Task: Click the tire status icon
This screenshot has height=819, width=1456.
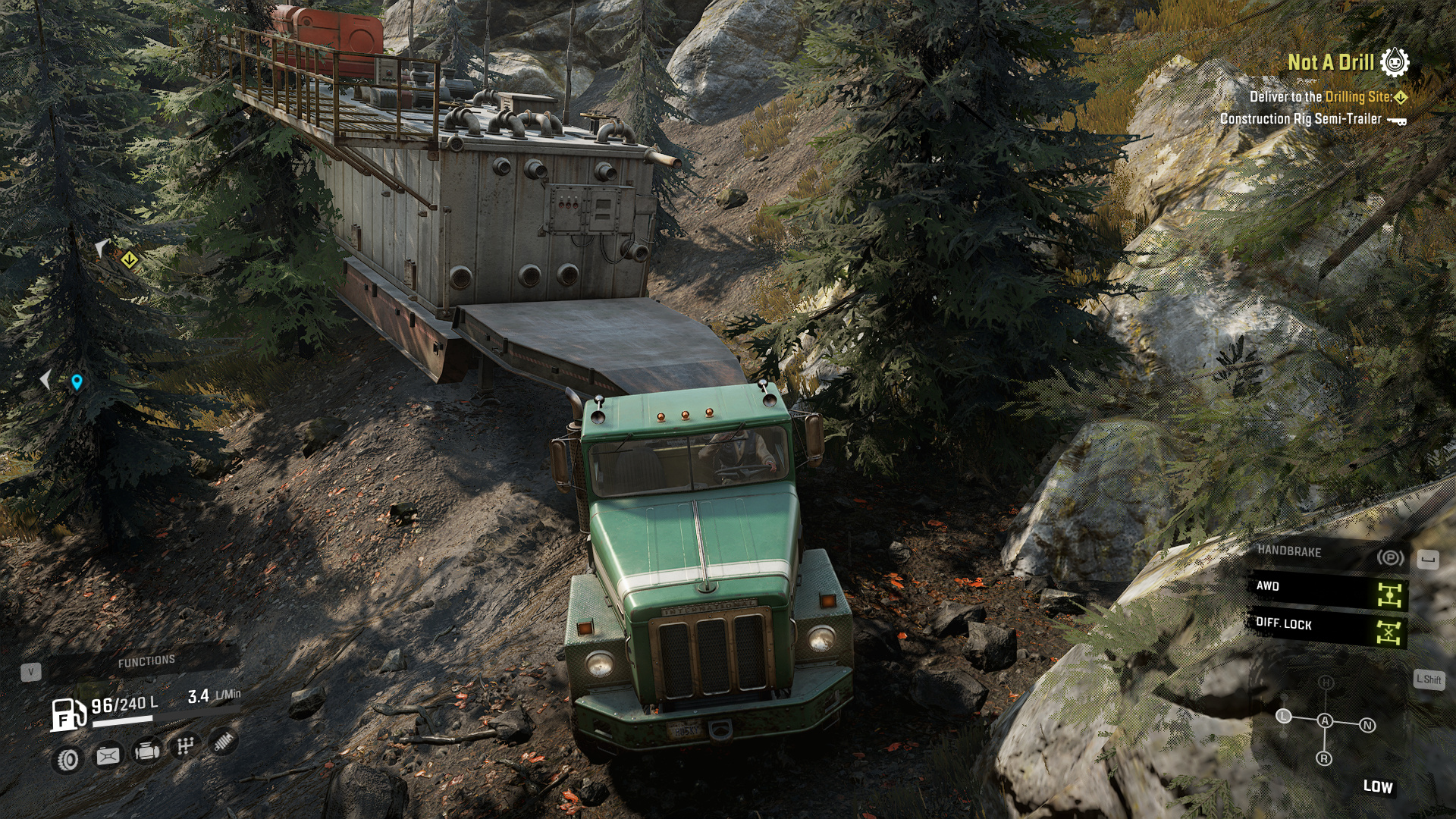Action: (68, 759)
